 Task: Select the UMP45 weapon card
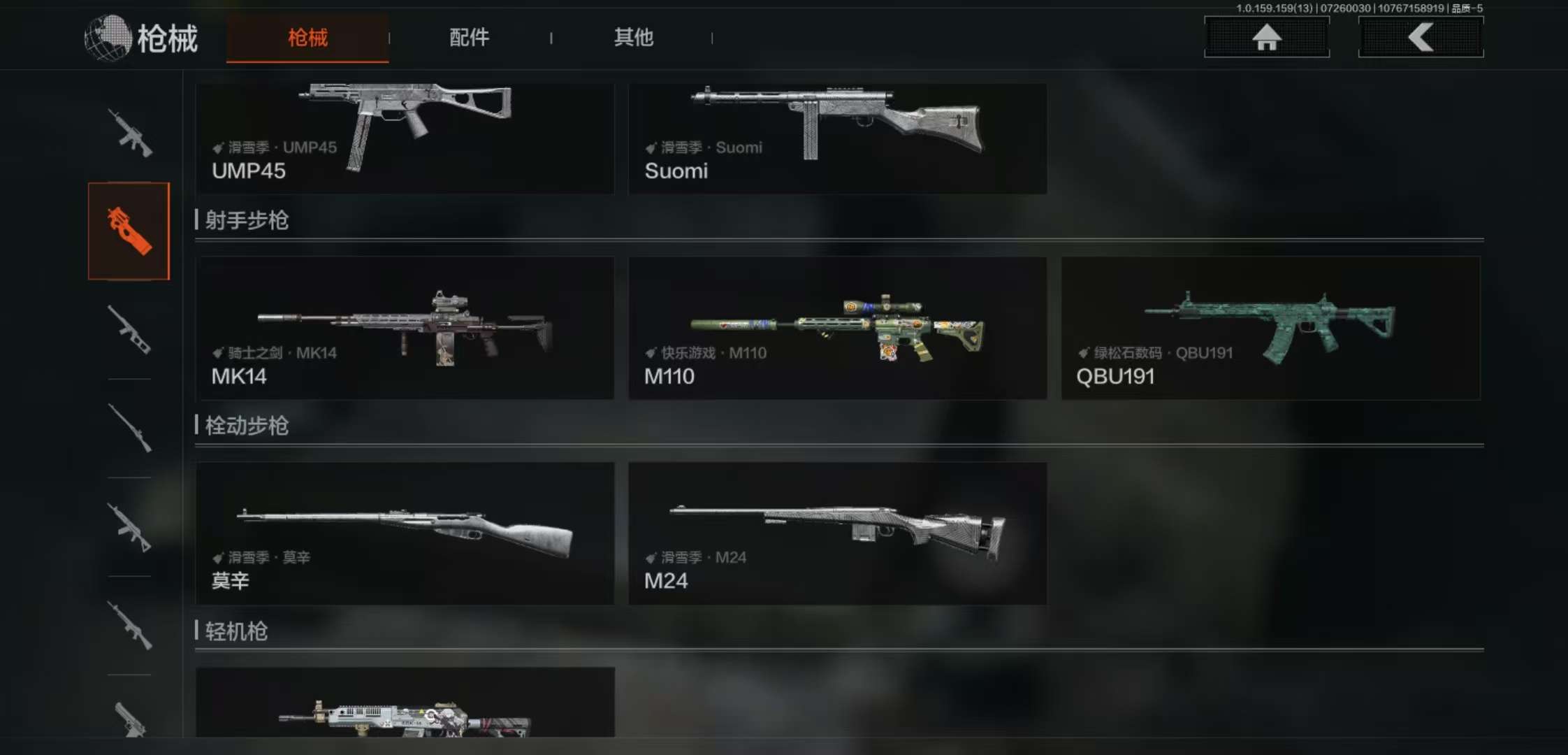(x=405, y=138)
